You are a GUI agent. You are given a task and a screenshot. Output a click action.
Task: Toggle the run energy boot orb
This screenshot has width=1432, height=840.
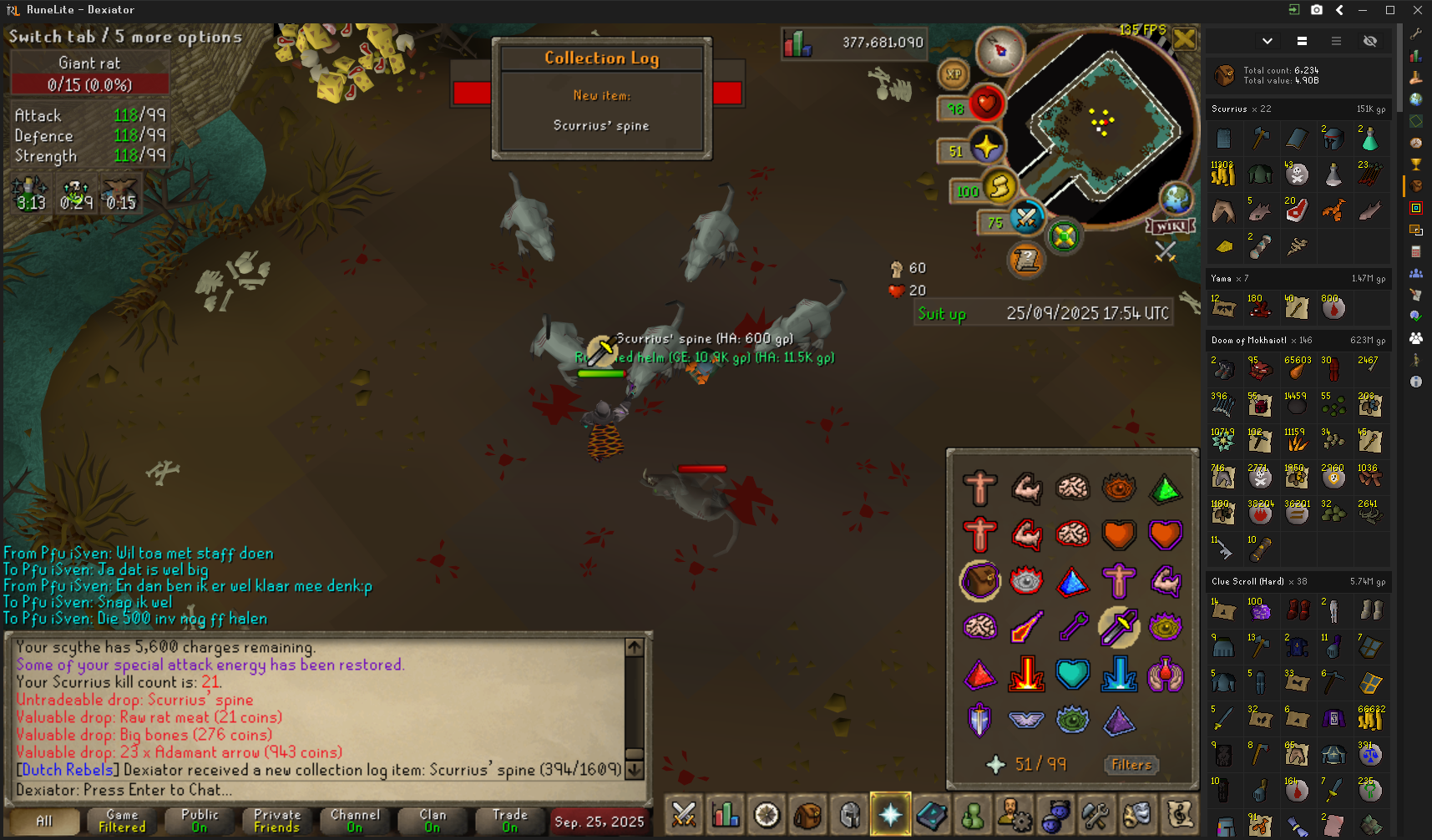click(x=999, y=189)
